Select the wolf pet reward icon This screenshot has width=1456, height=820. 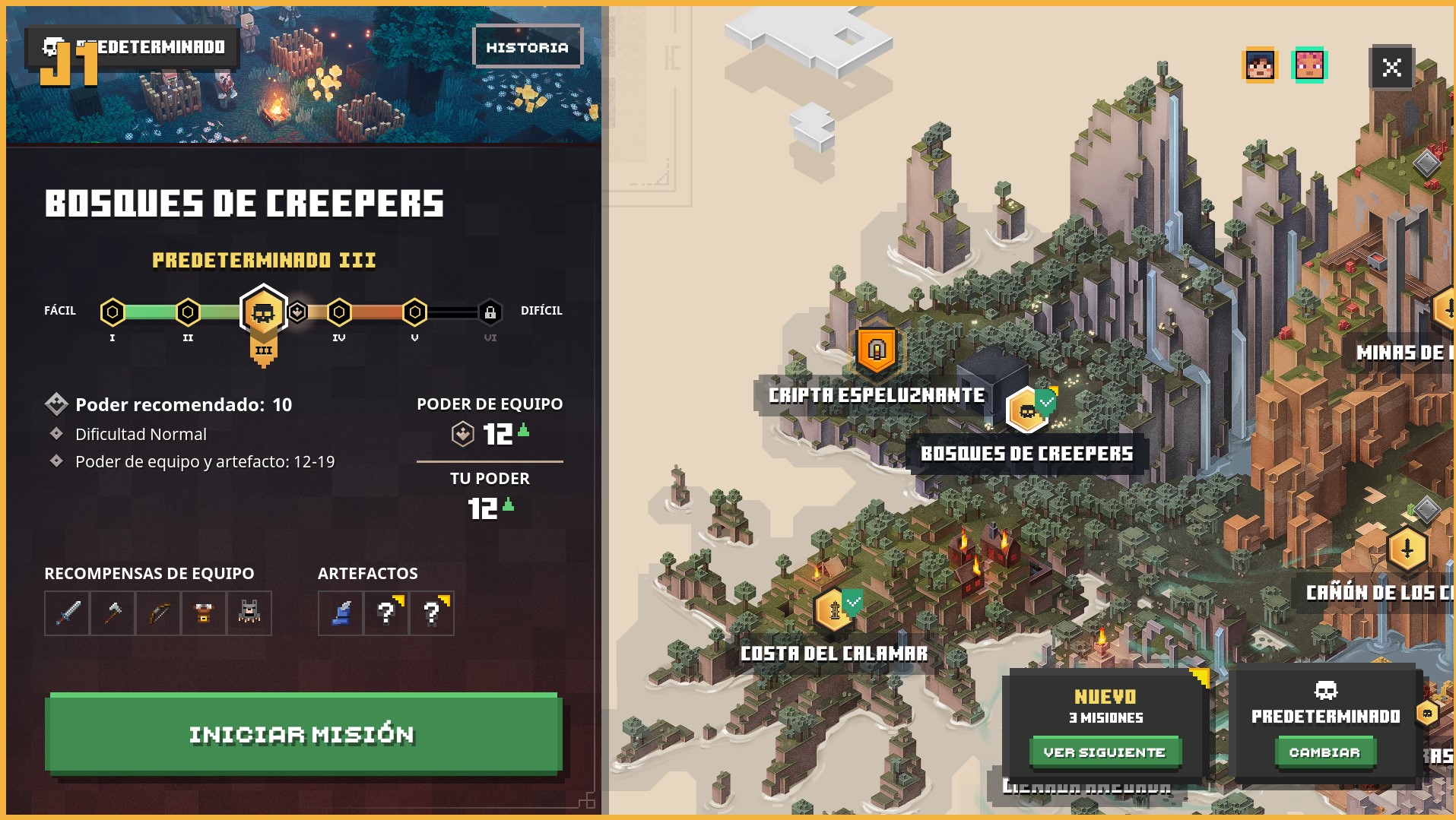click(x=249, y=613)
